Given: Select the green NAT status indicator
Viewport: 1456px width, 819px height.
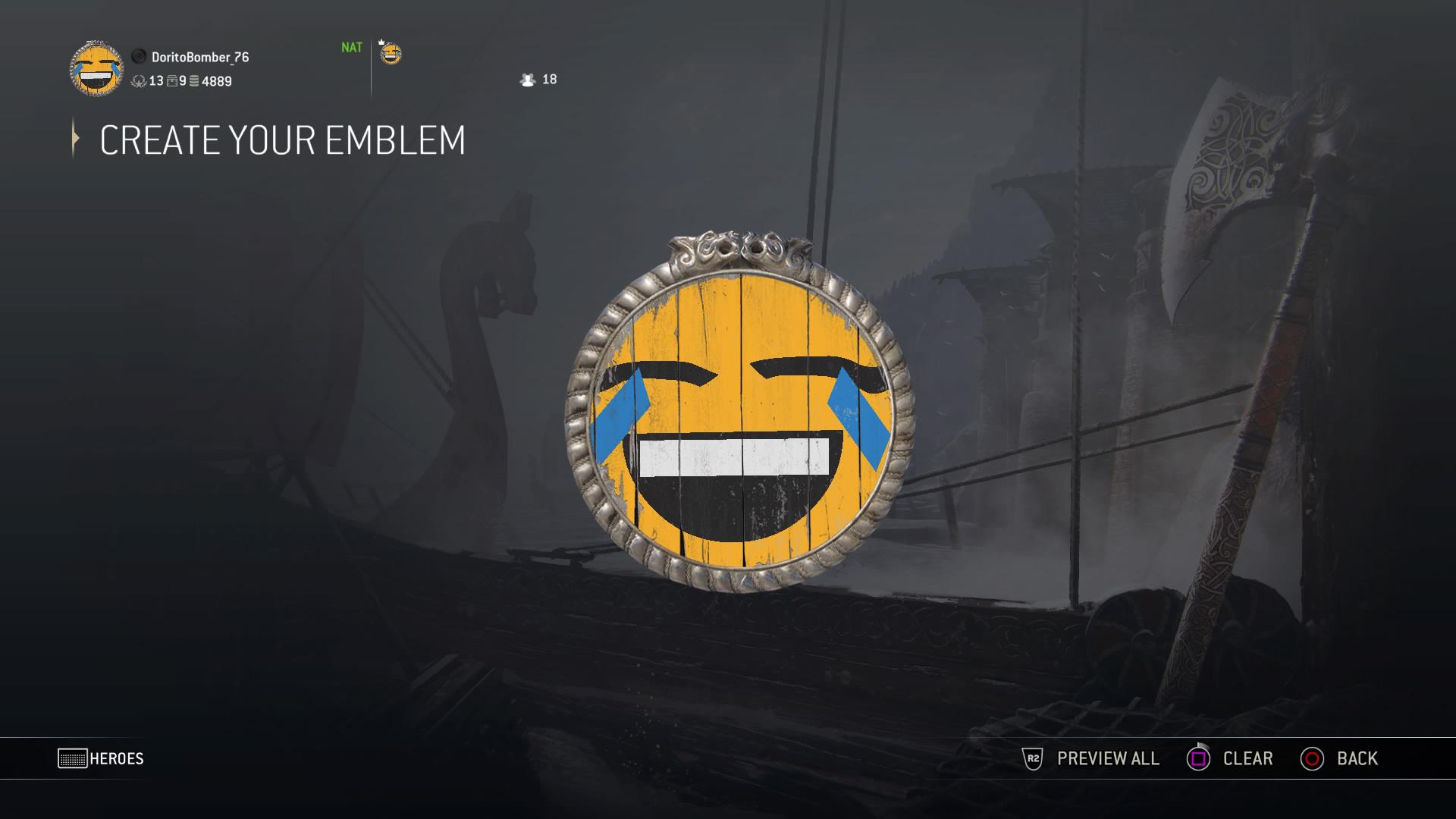Looking at the screenshot, I should [x=353, y=47].
